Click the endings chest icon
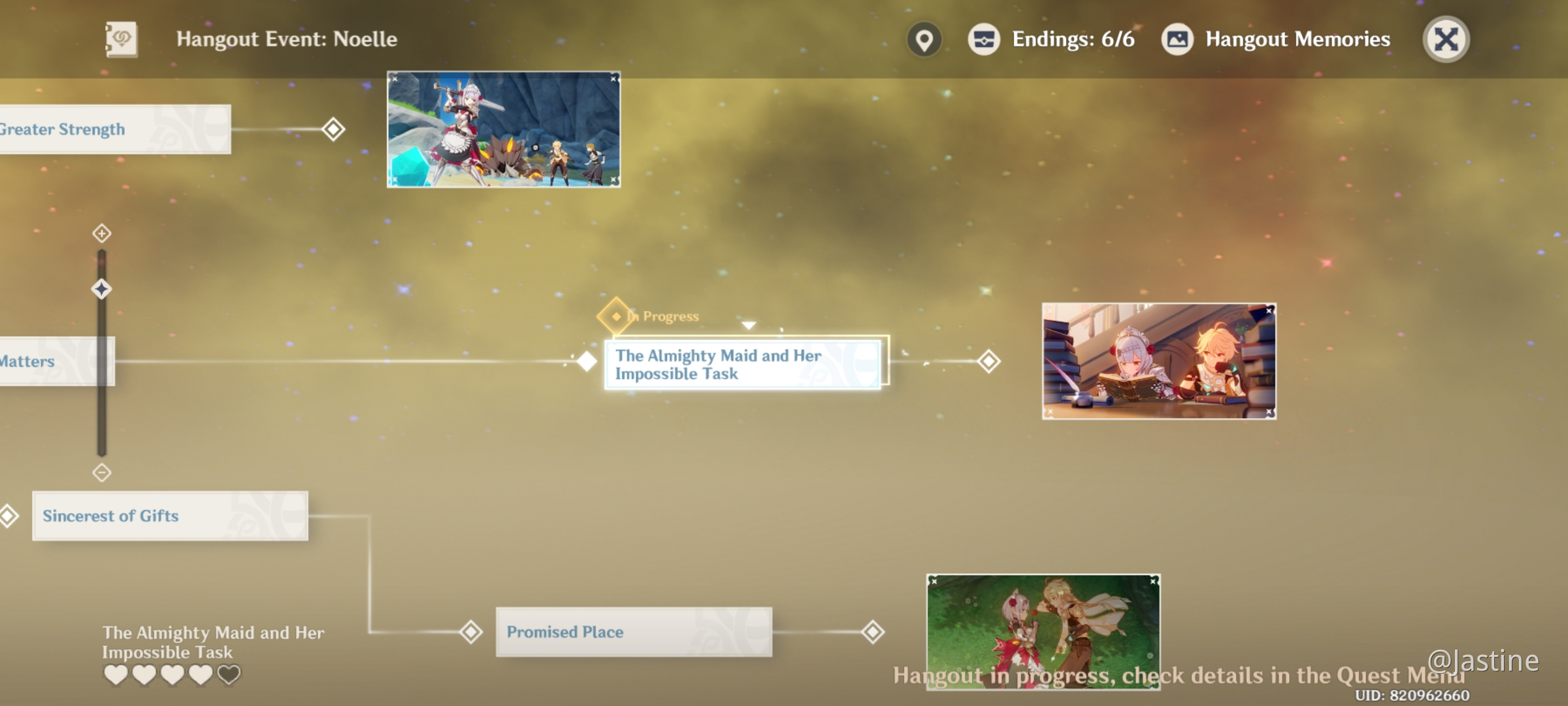 point(984,39)
